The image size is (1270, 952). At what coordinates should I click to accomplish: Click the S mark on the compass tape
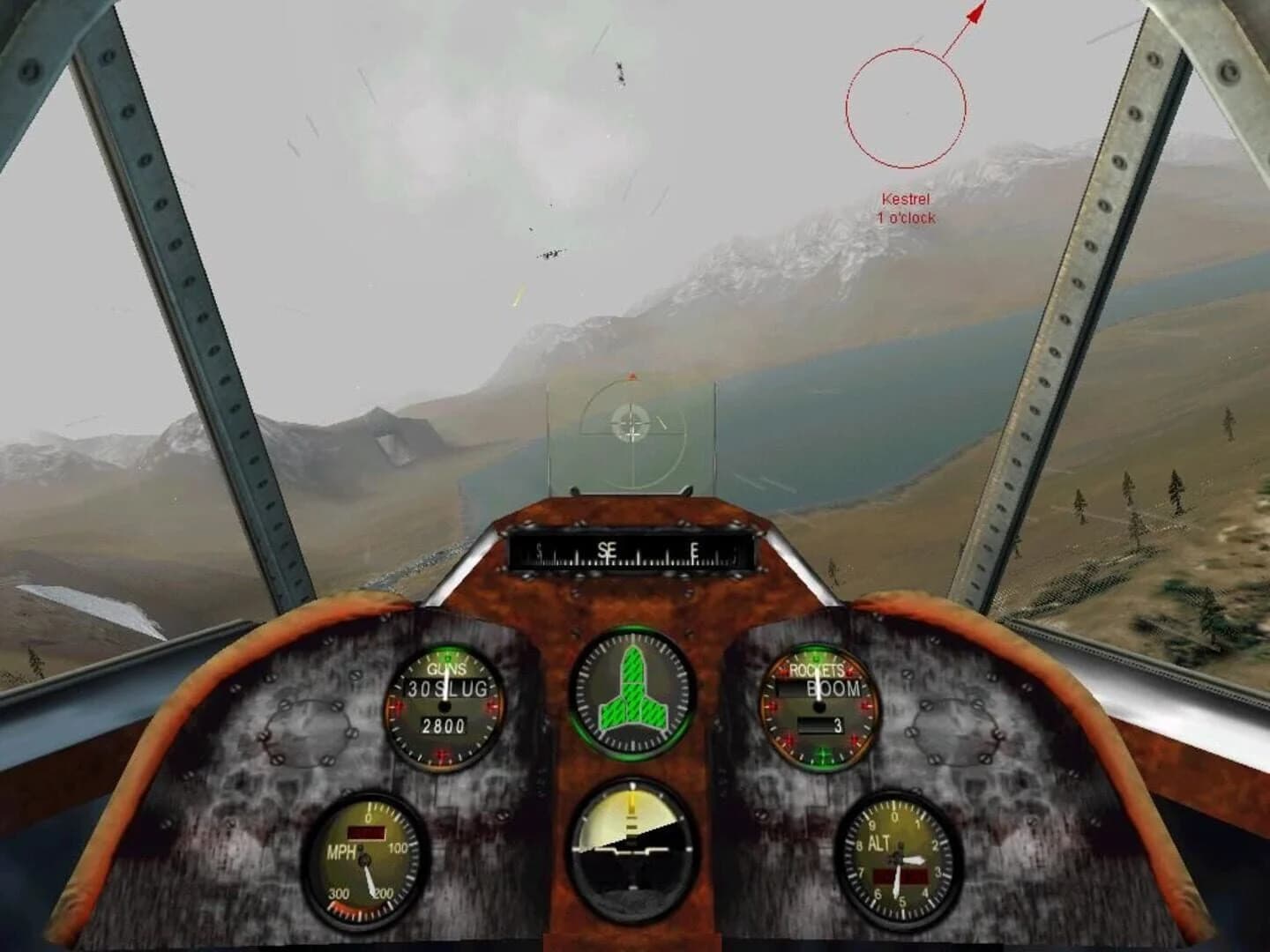[540, 550]
